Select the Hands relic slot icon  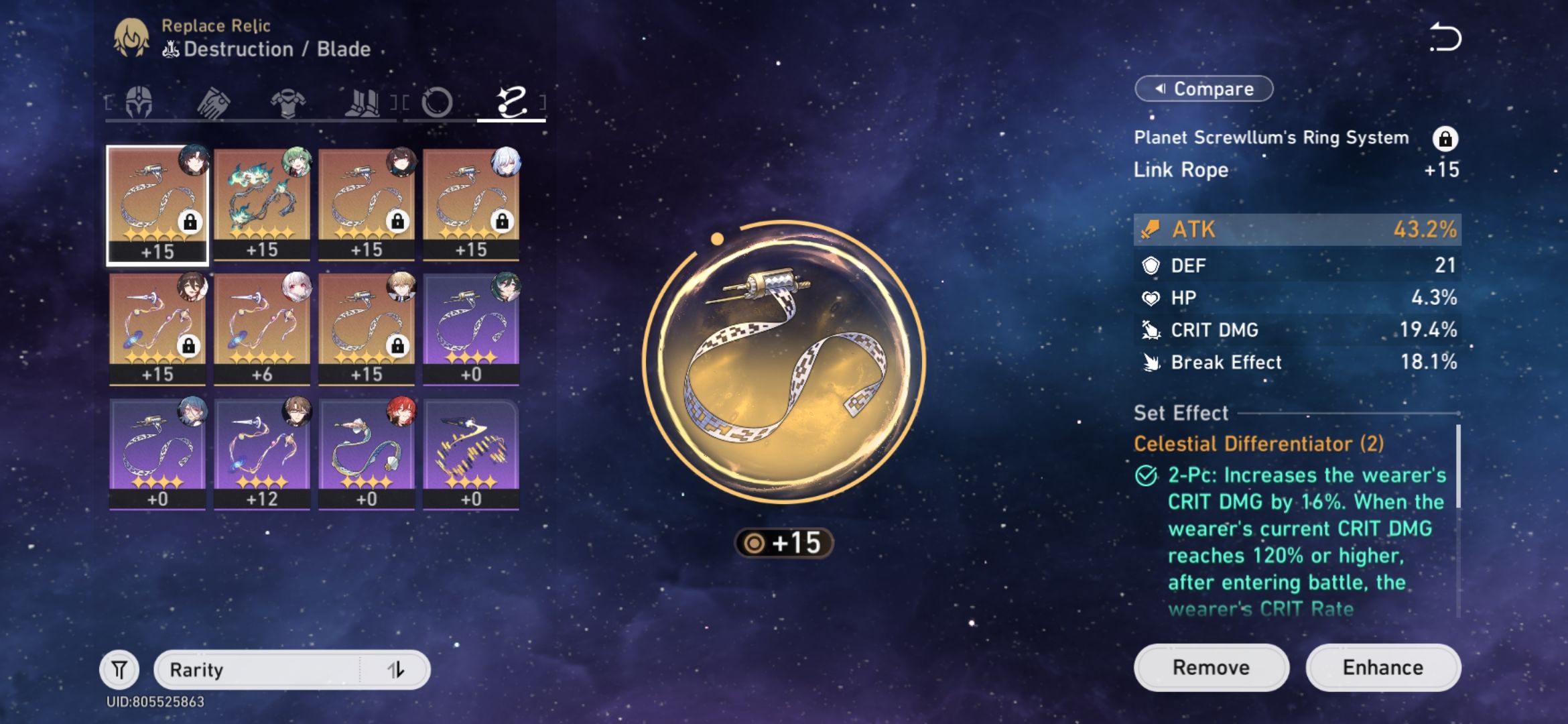(x=214, y=102)
